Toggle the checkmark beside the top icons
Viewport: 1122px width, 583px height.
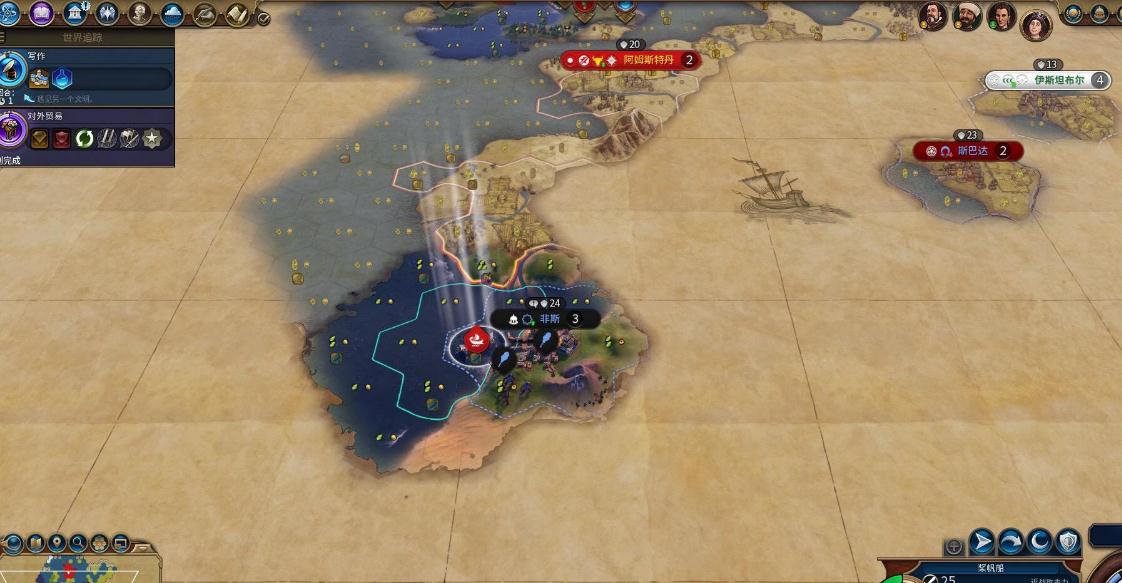coord(263,17)
